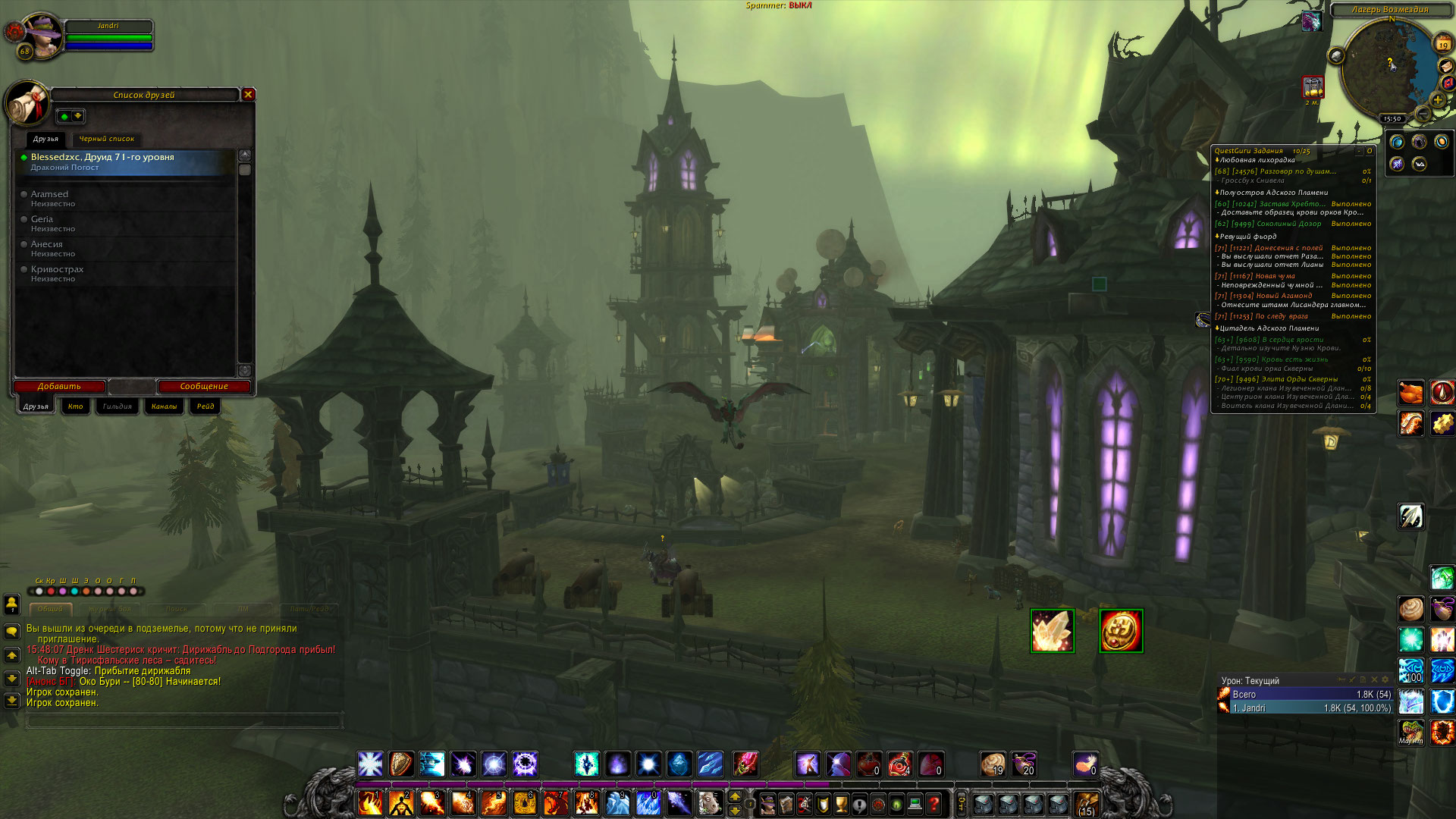Click the Сообщение button

point(203,387)
